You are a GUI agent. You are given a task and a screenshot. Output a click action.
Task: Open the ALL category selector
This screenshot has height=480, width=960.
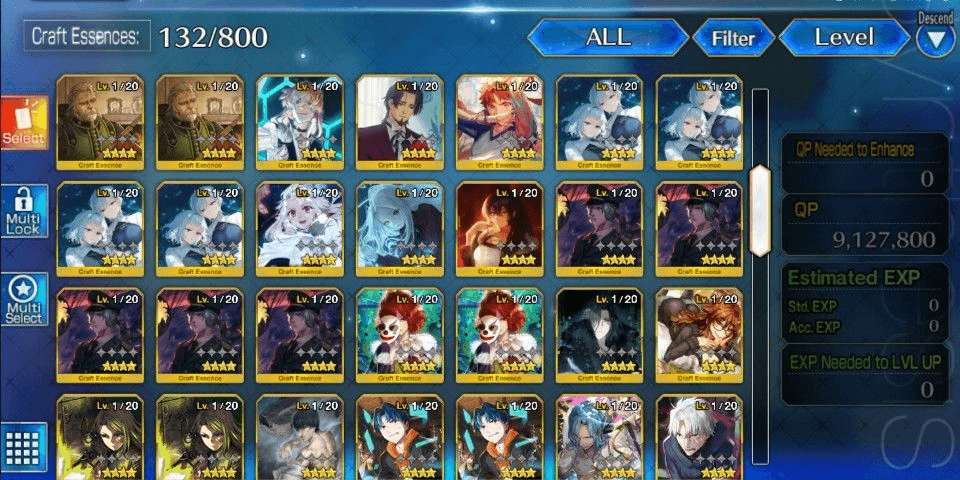(x=608, y=38)
